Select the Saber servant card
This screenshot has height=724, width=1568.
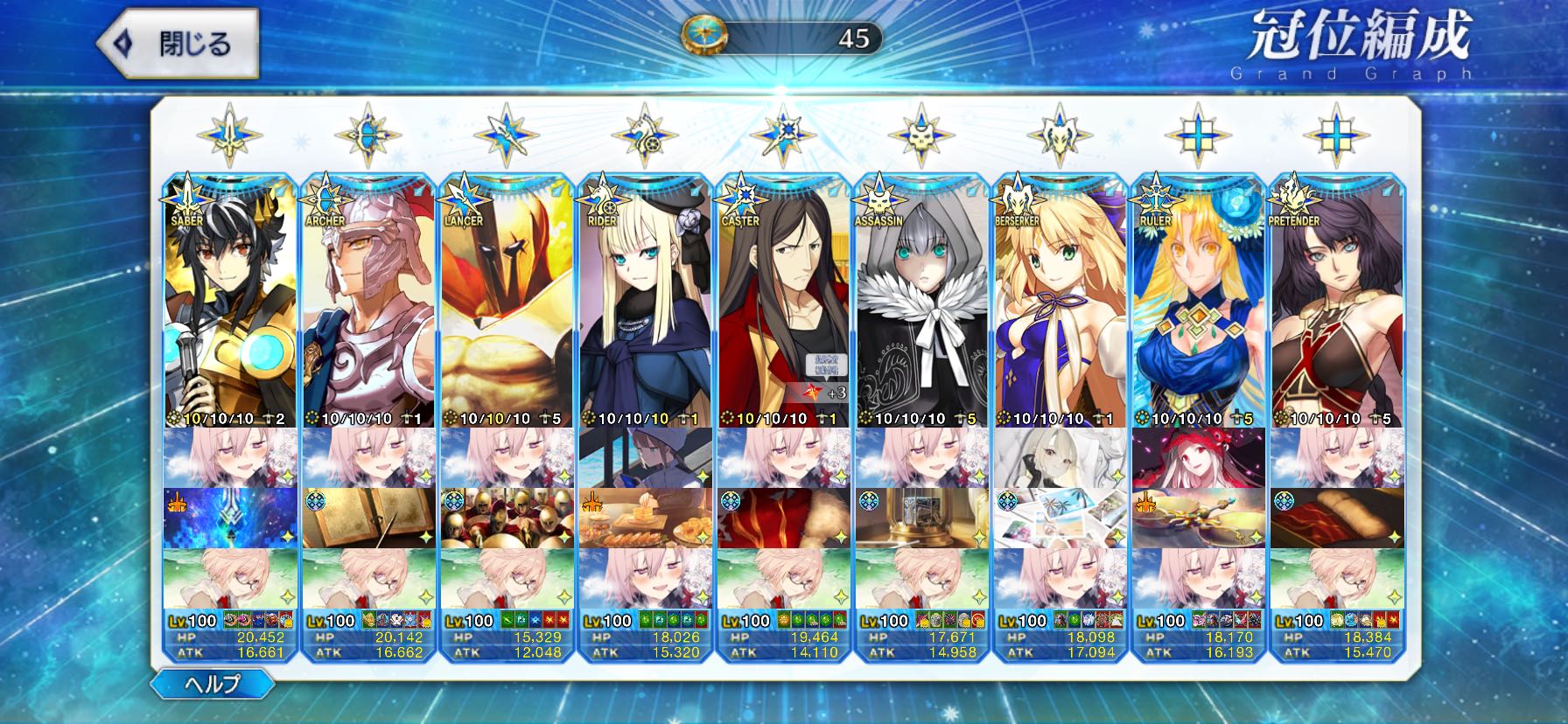(232, 306)
